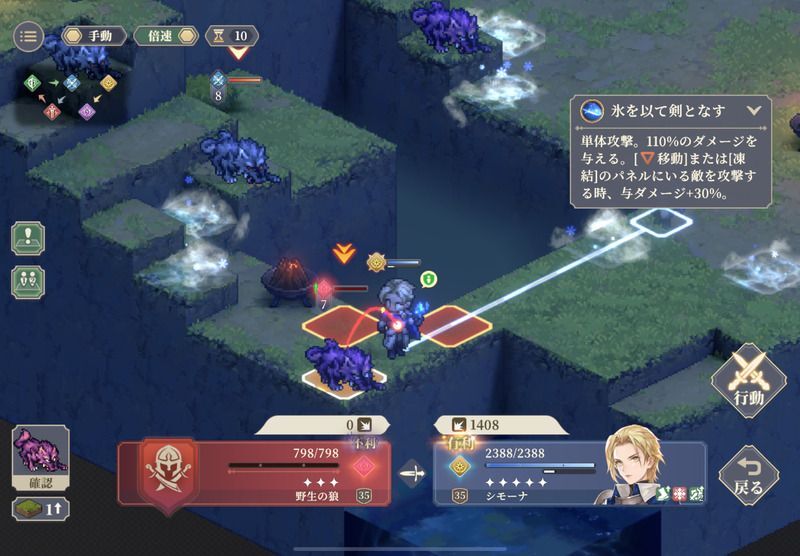The height and width of the screenshot is (556, 800).
Task: Open the list menu button
Action: point(28,36)
